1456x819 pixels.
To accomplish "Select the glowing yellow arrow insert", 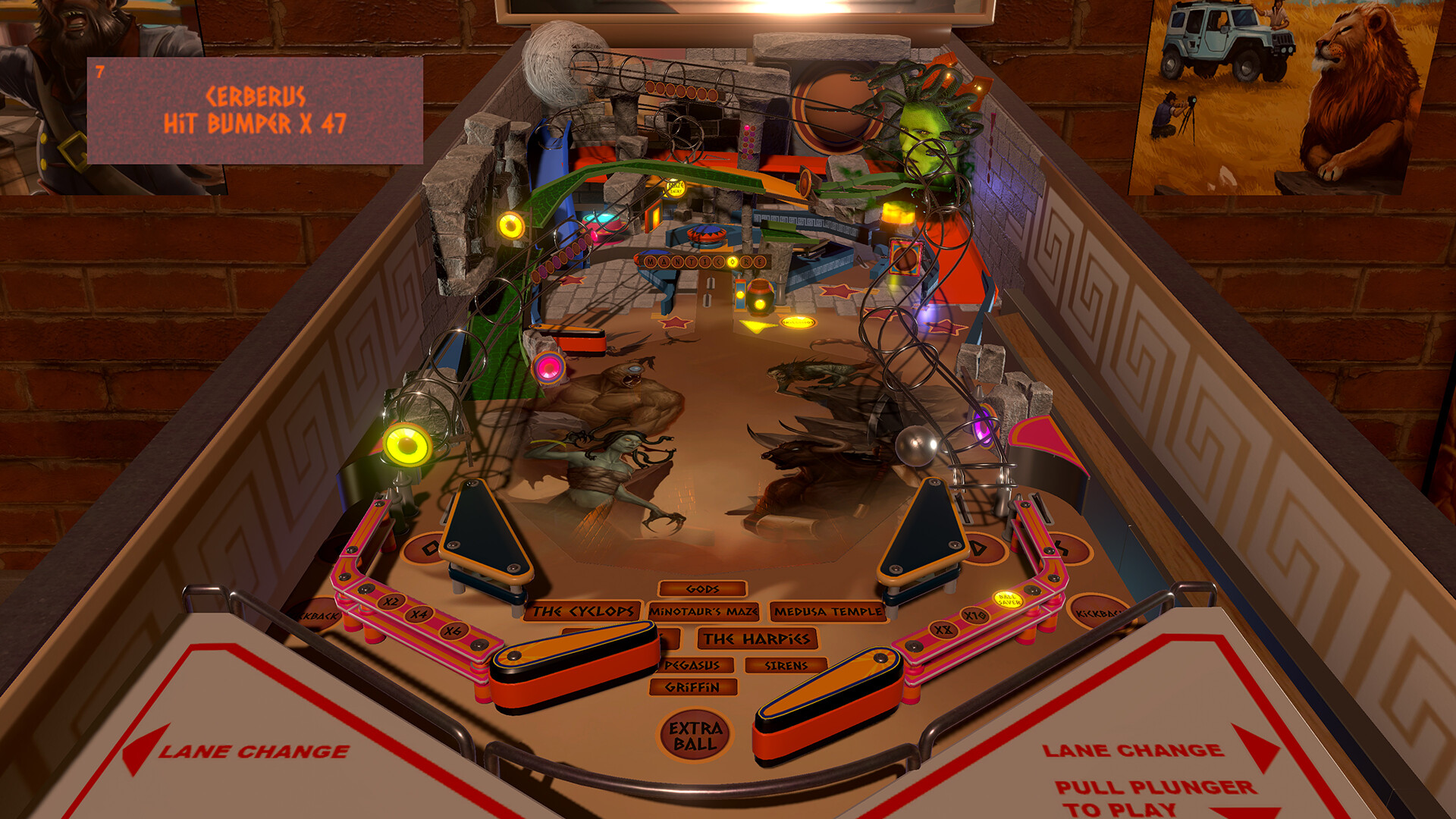I will click(753, 327).
